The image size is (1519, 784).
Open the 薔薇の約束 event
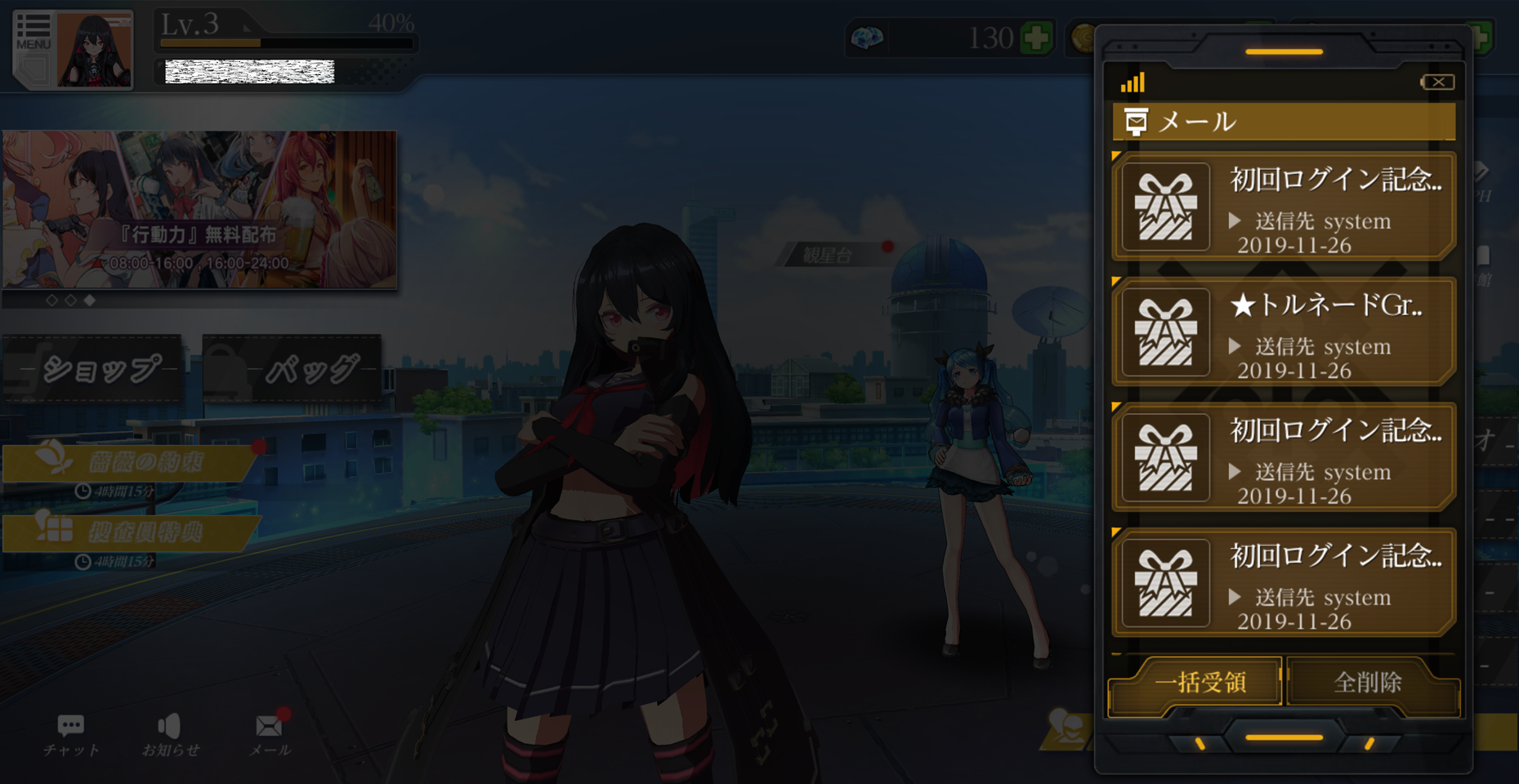pyautogui.click(x=132, y=463)
